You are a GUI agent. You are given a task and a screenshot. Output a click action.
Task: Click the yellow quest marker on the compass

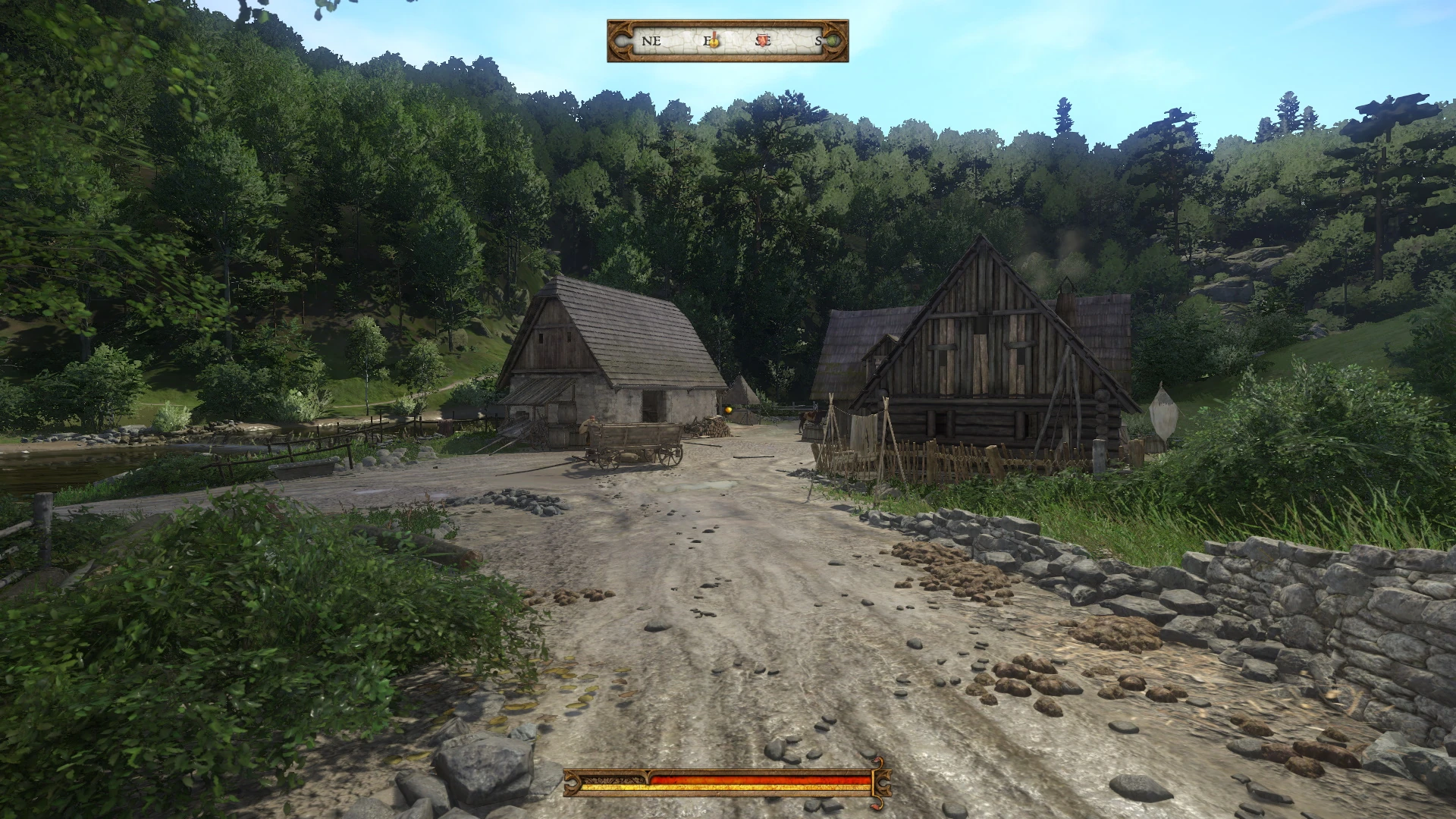(x=713, y=42)
